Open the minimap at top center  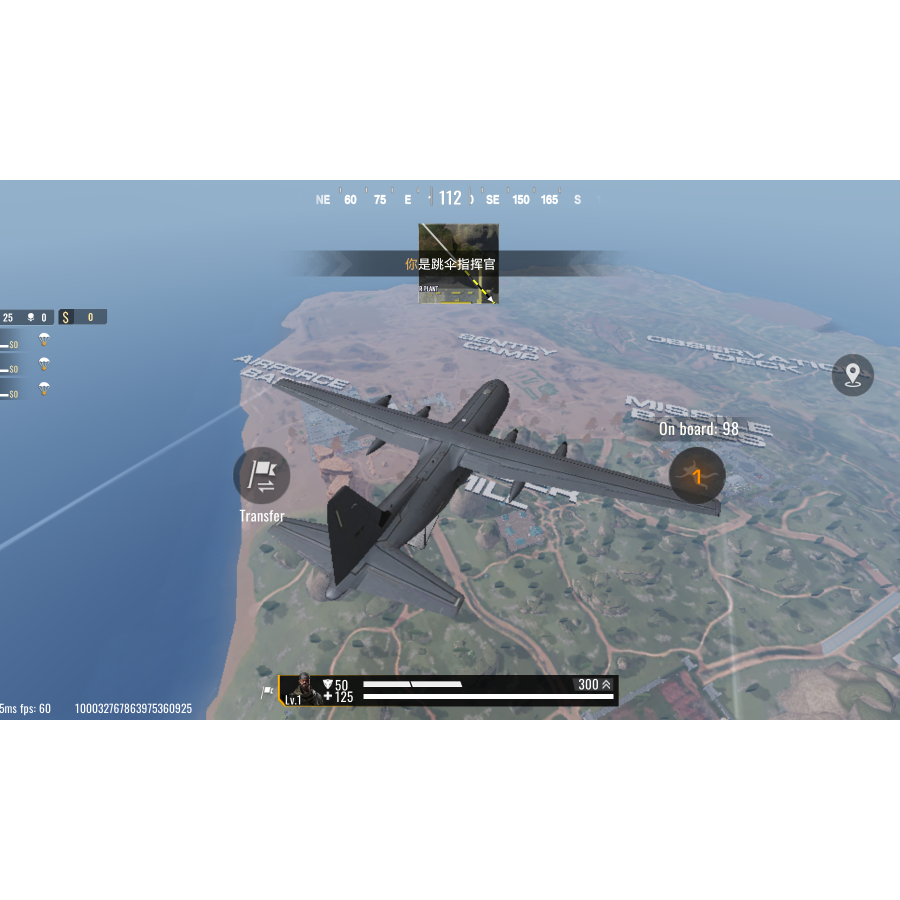tap(458, 264)
